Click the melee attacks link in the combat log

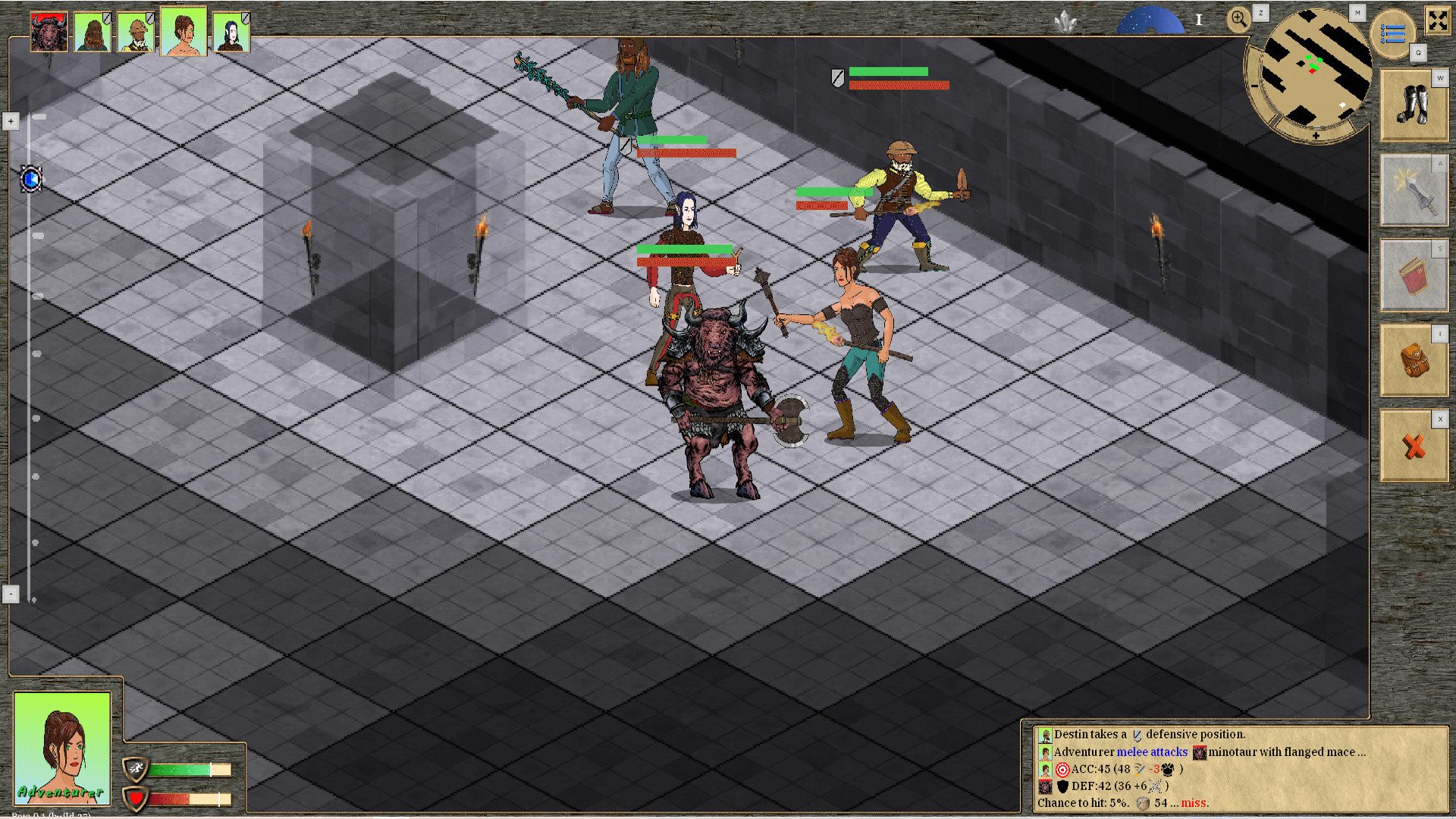(x=1153, y=752)
